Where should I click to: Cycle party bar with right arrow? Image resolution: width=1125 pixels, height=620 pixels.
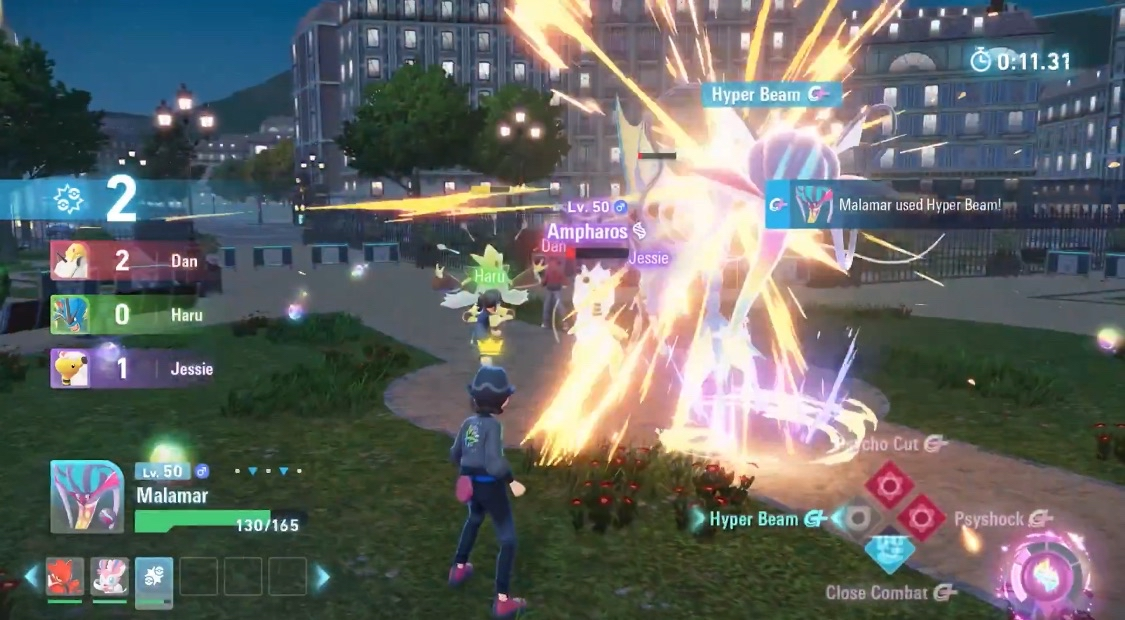coord(323,577)
